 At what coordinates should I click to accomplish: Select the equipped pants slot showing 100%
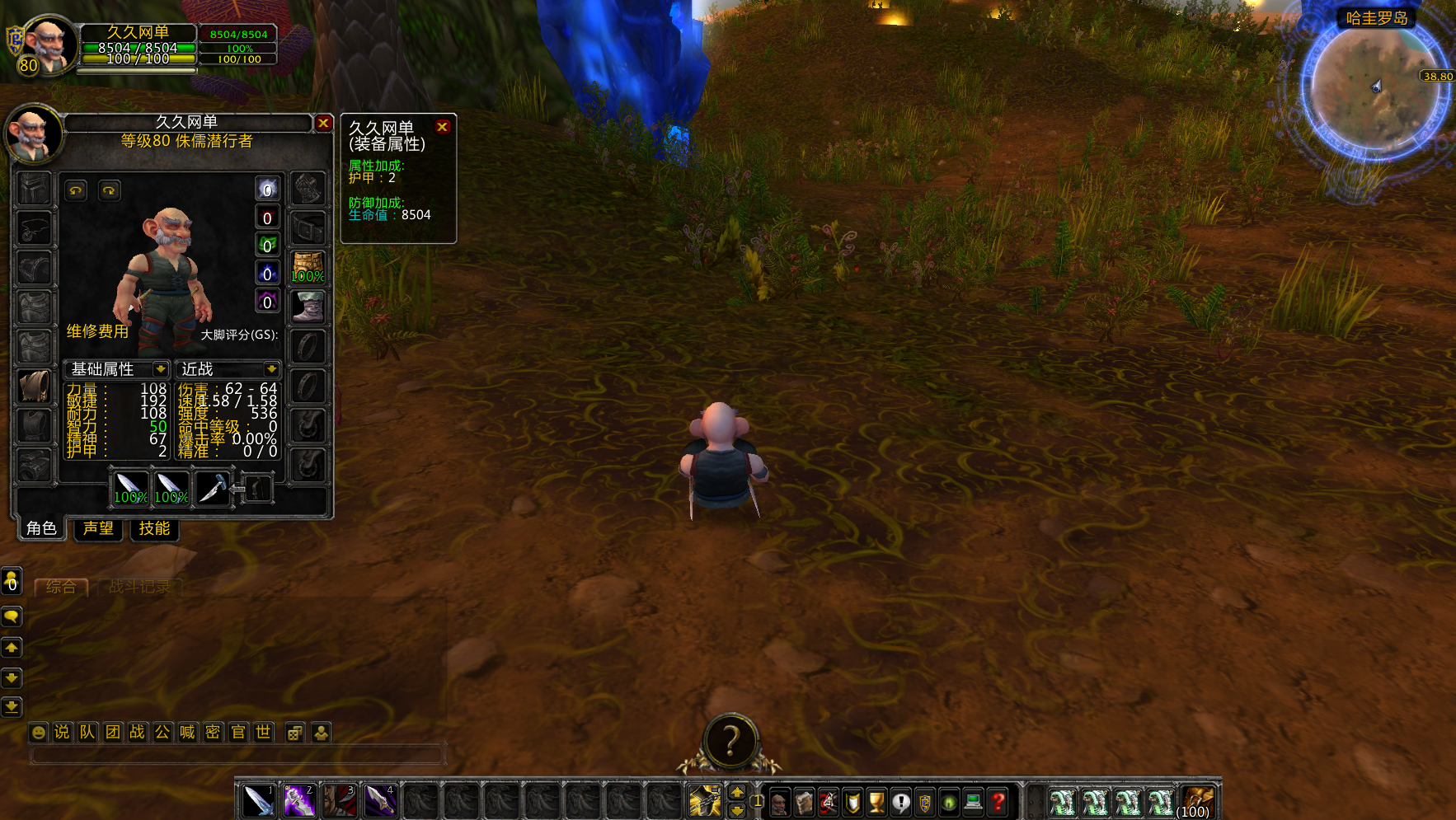pos(308,267)
